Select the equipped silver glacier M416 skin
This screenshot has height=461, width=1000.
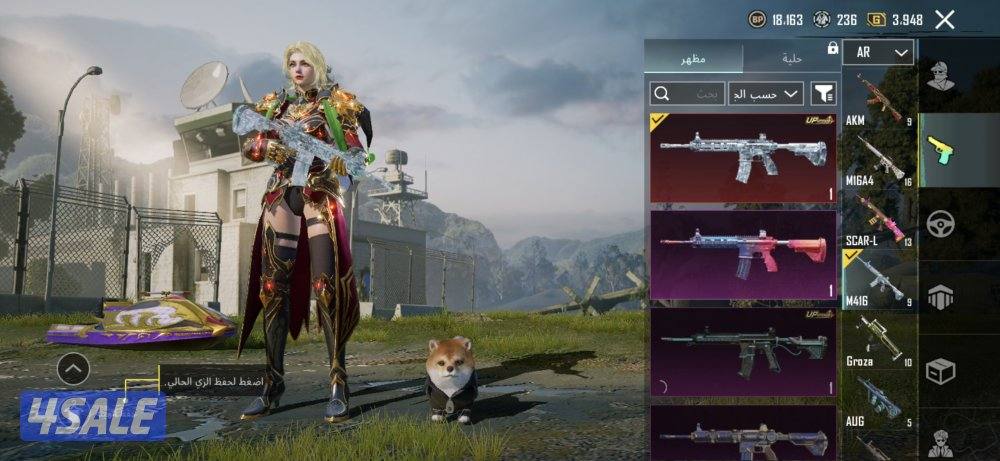pos(743,158)
